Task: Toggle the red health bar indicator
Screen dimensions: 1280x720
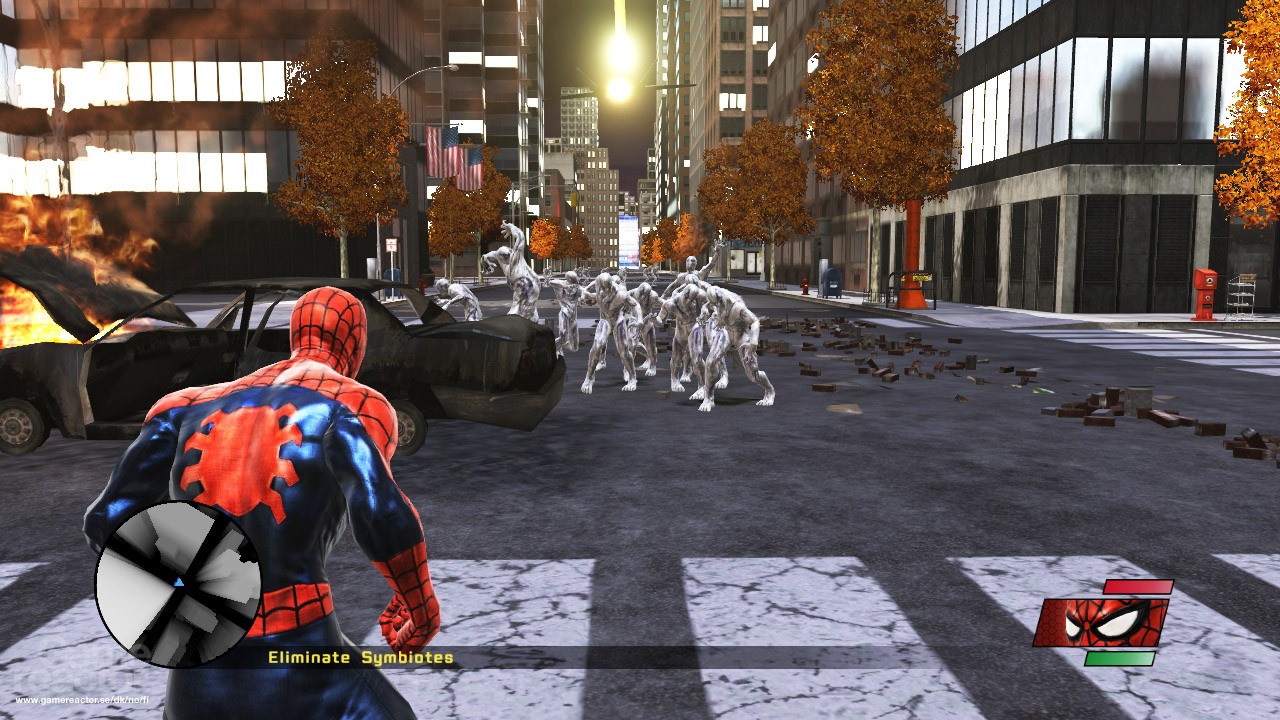Action: [x=1138, y=587]
